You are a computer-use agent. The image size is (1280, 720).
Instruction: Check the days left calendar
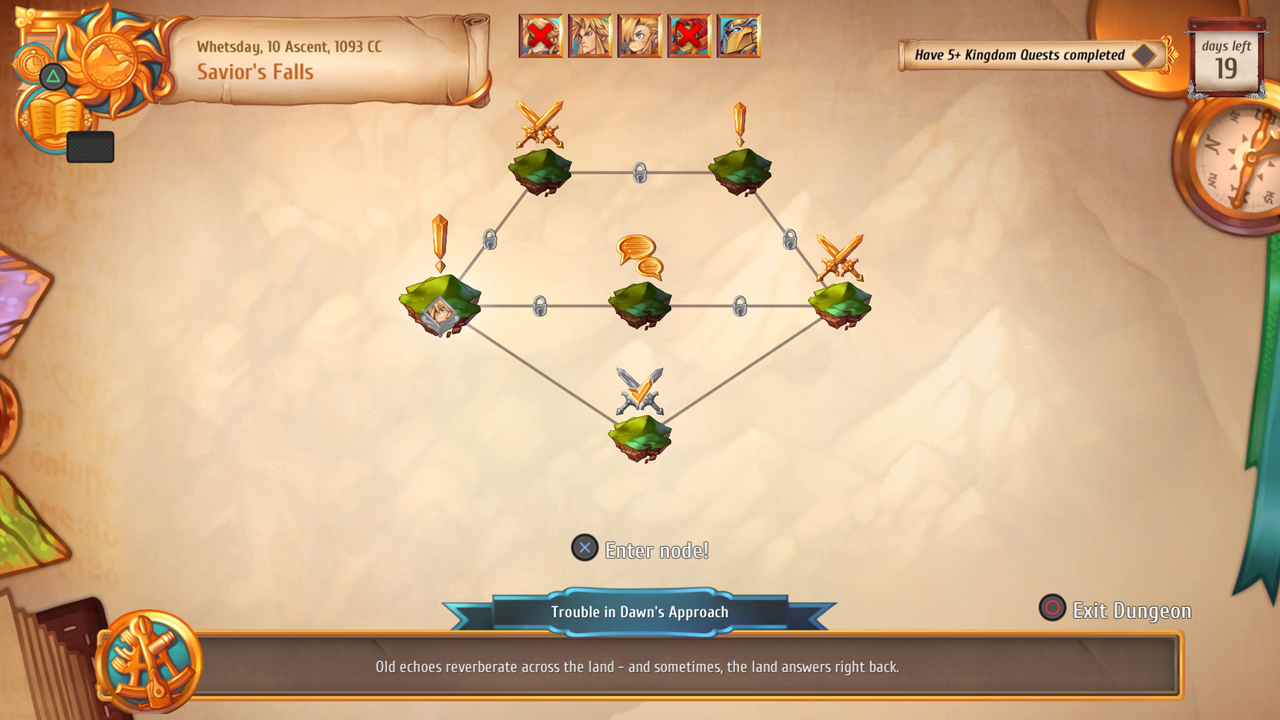pyautogui.click(x=1225, y=60)
